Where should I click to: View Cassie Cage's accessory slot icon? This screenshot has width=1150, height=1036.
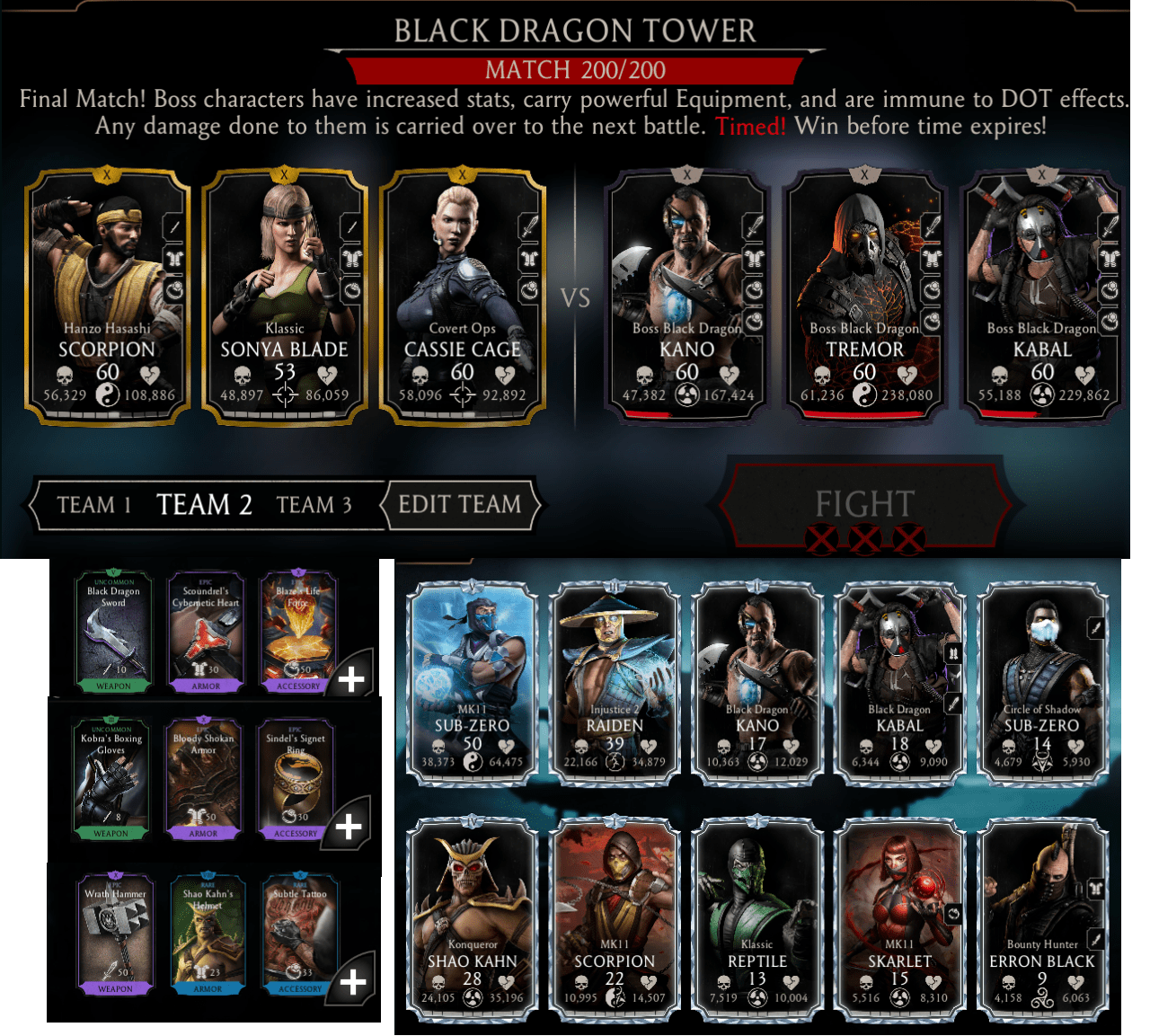[530, 289]
